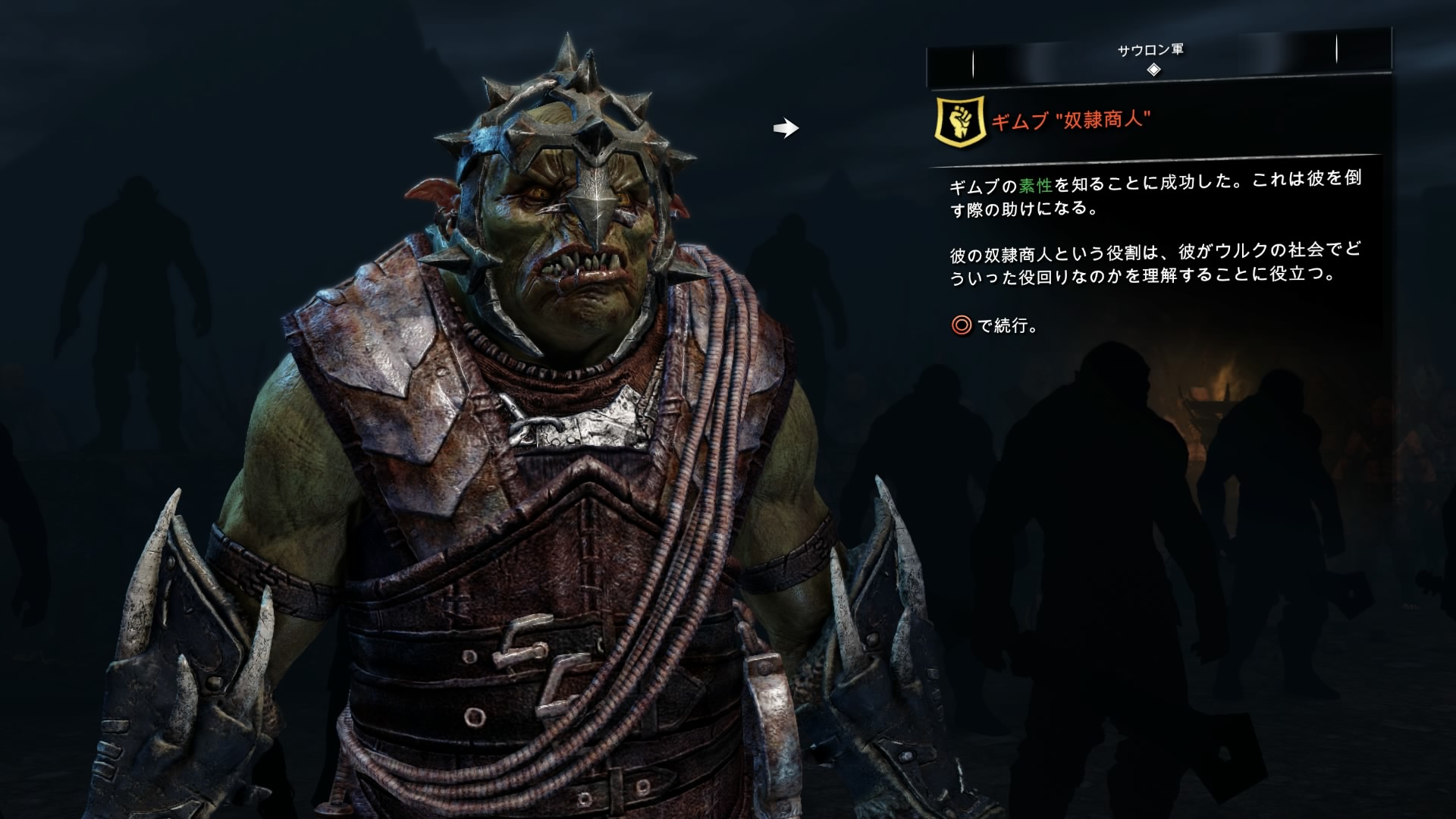Open the green 素性 keyword
Viewport: 1456px width, 819px height.
[x=1036, y=184]
